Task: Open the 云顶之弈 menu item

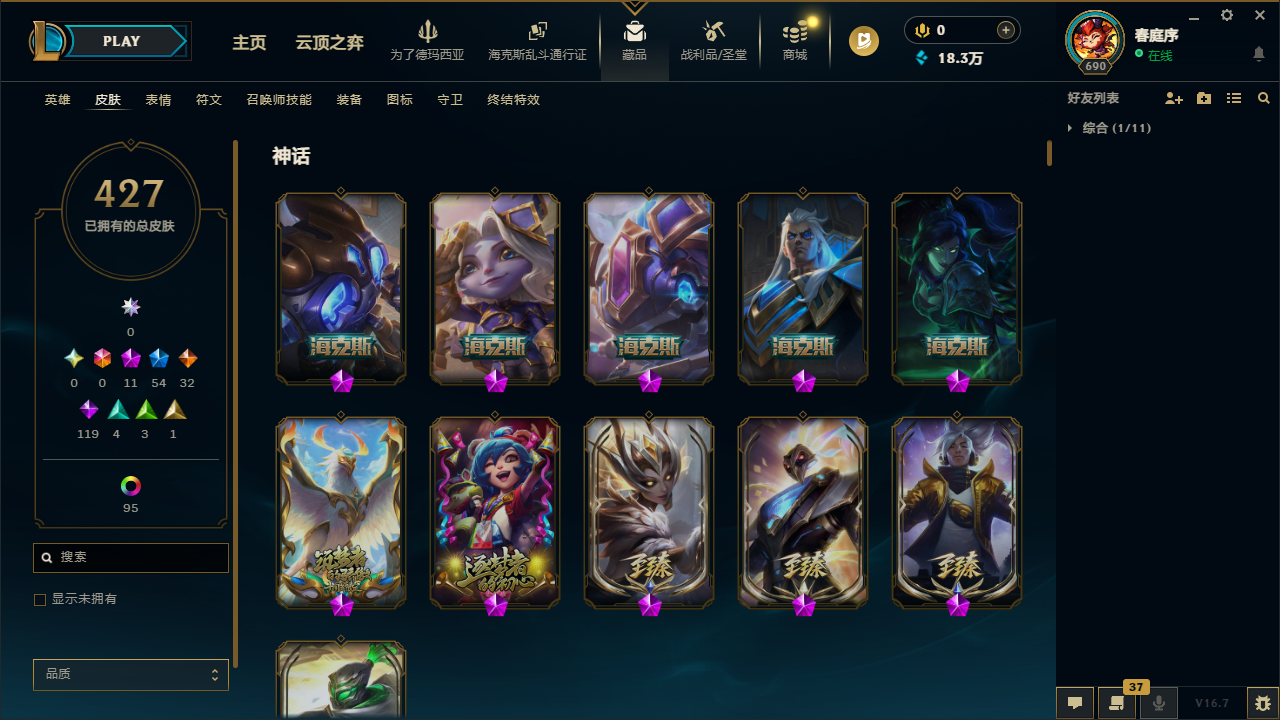Action: click(x=329, y=44)
